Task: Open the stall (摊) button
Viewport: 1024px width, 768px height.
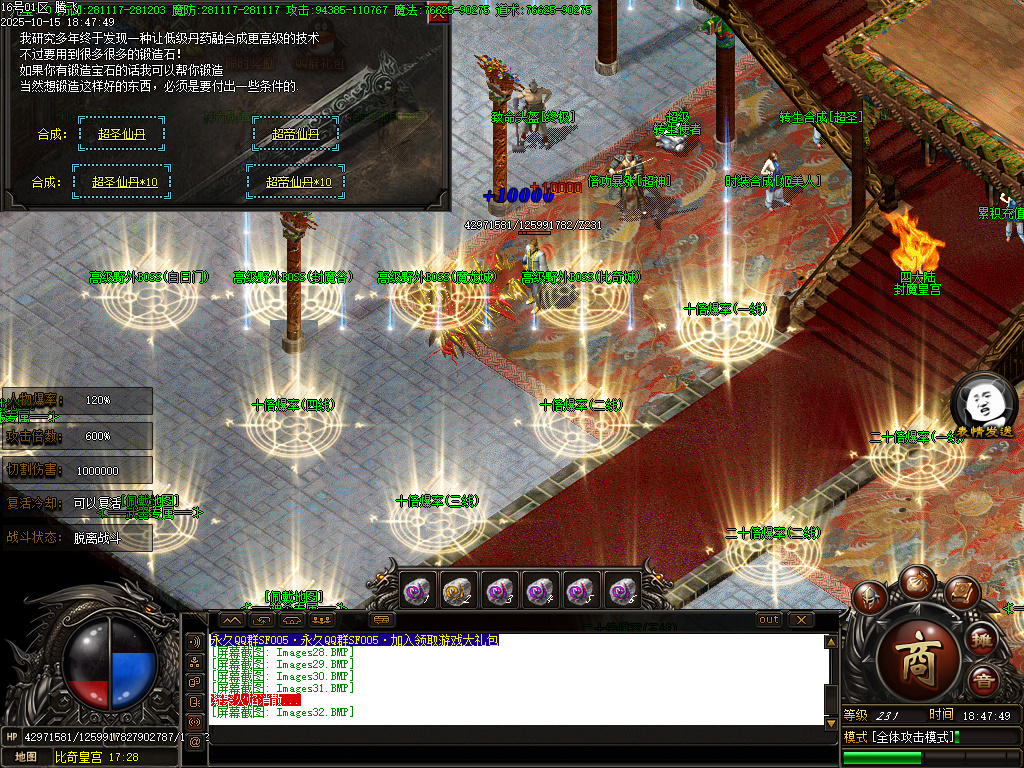Action: [983, 640]
